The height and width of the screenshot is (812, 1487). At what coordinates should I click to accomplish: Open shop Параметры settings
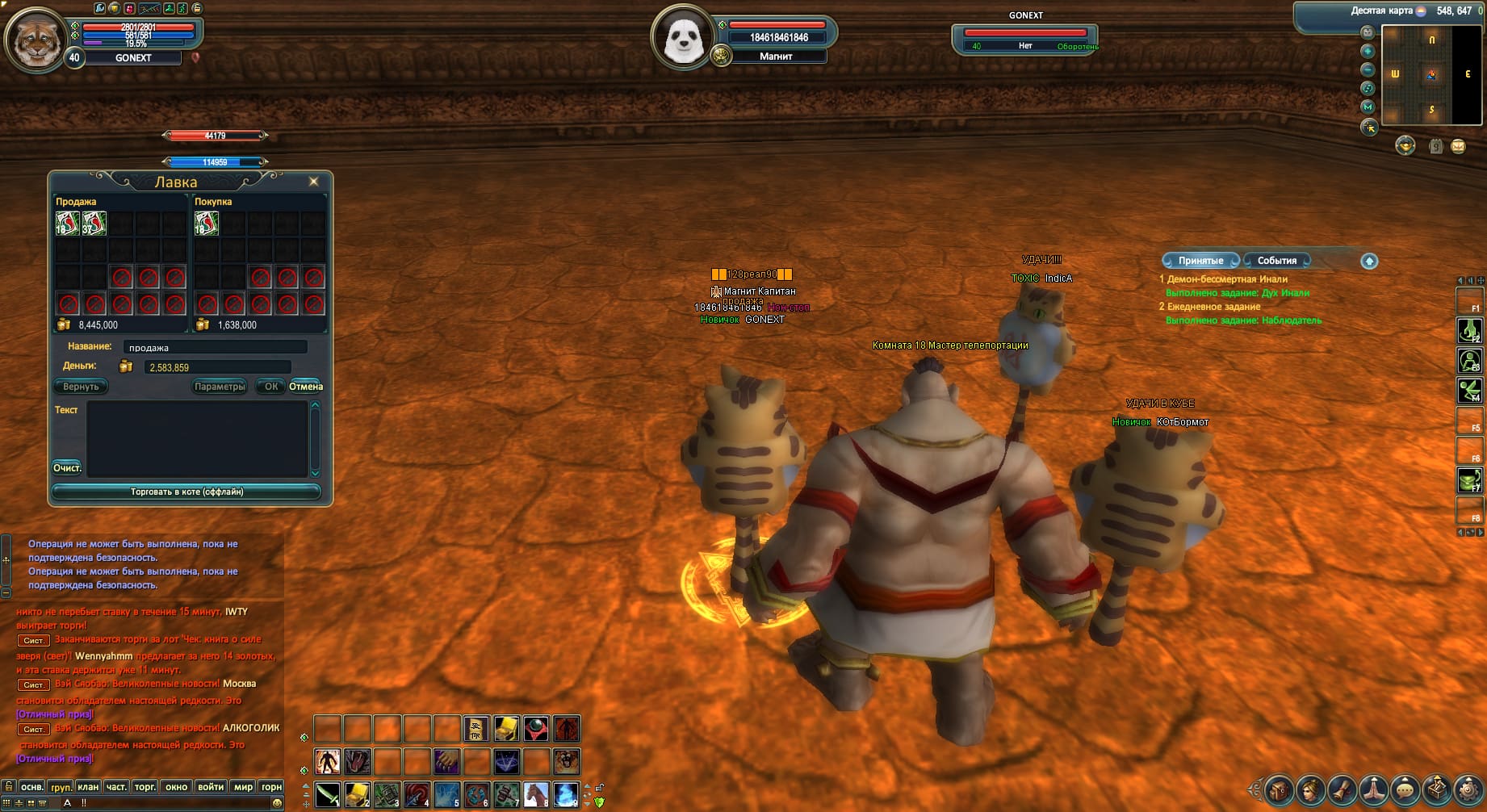coord(220,387)
